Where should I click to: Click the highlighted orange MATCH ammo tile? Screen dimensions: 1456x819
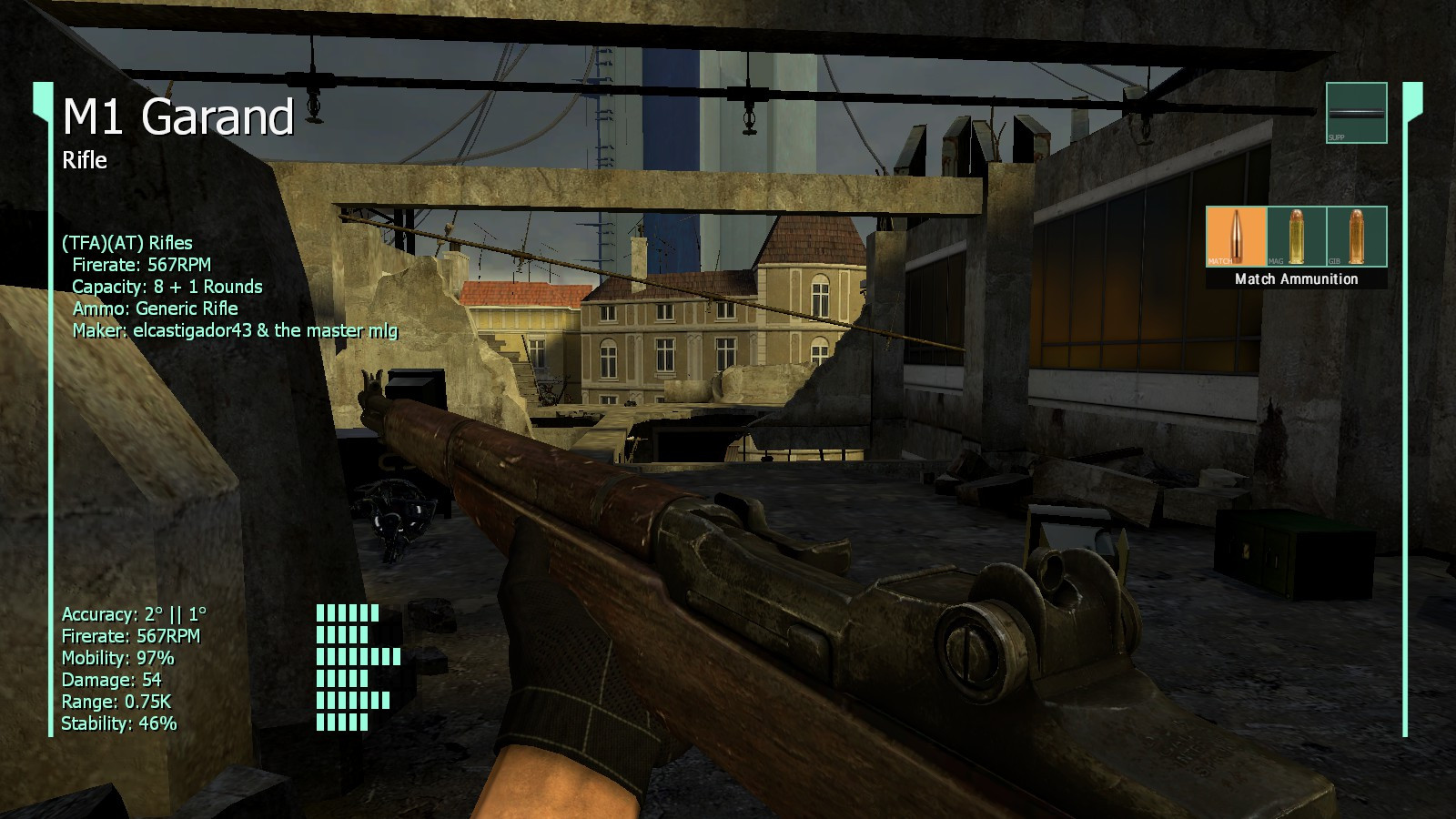pos(1235,235)
